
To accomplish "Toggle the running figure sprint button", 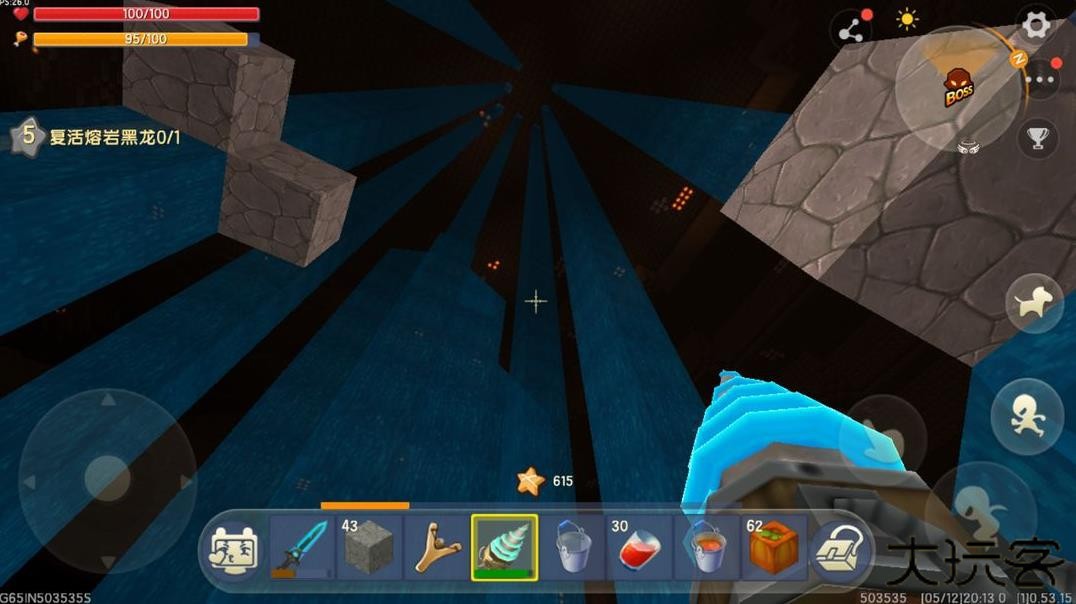I will click(1026, 417).
